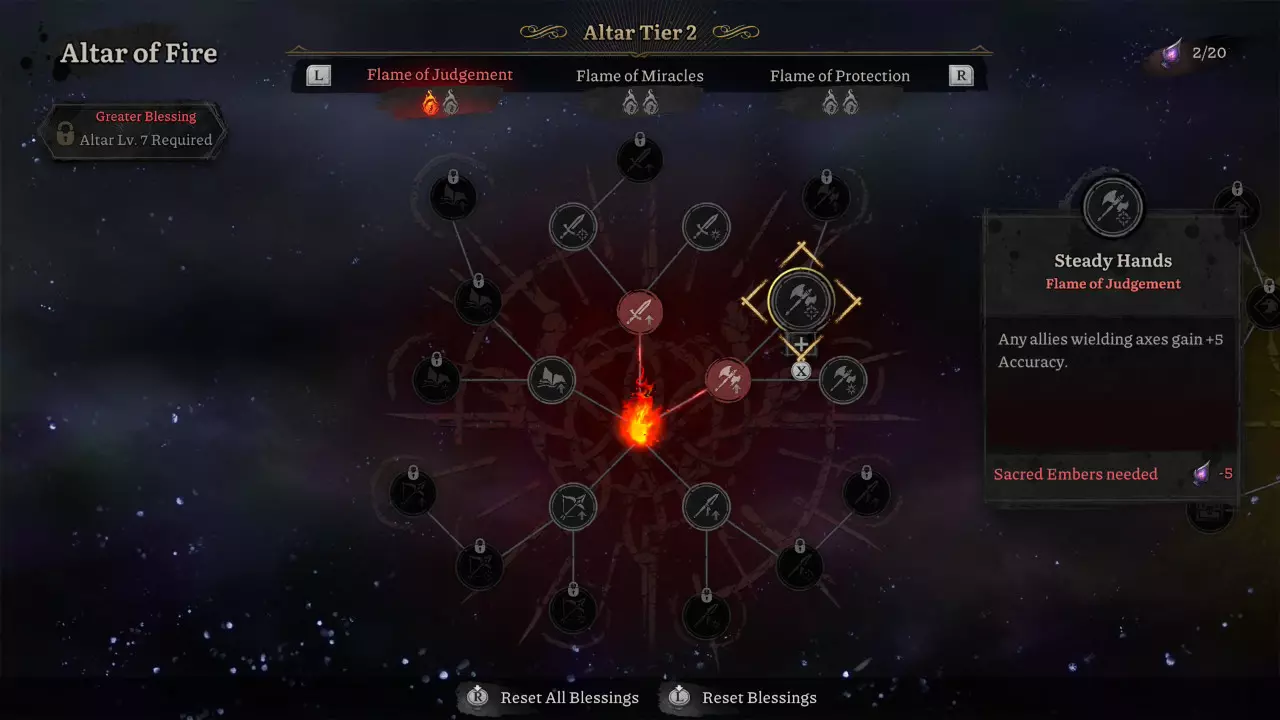Click the locked sword node at the tree's top

point(640,159)
